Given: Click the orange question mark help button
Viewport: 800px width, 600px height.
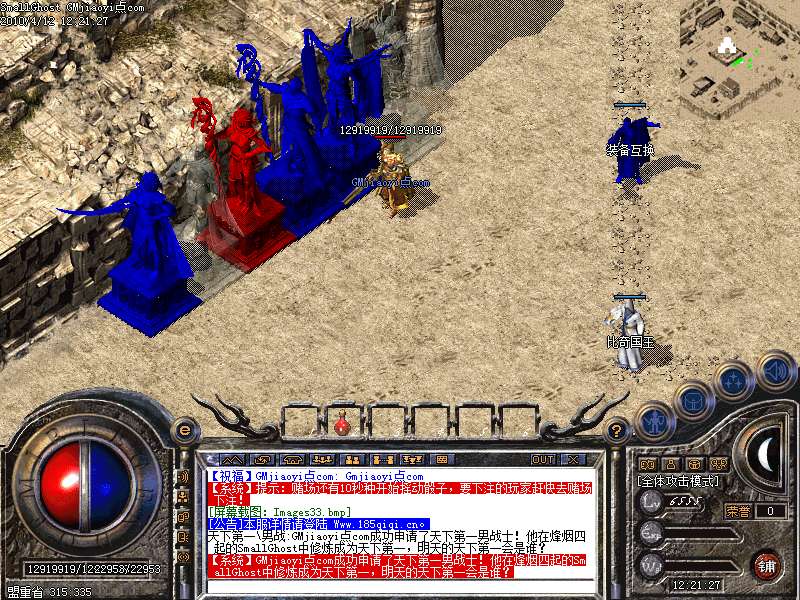Looking at the screenshot, I should tap(617, 430).
